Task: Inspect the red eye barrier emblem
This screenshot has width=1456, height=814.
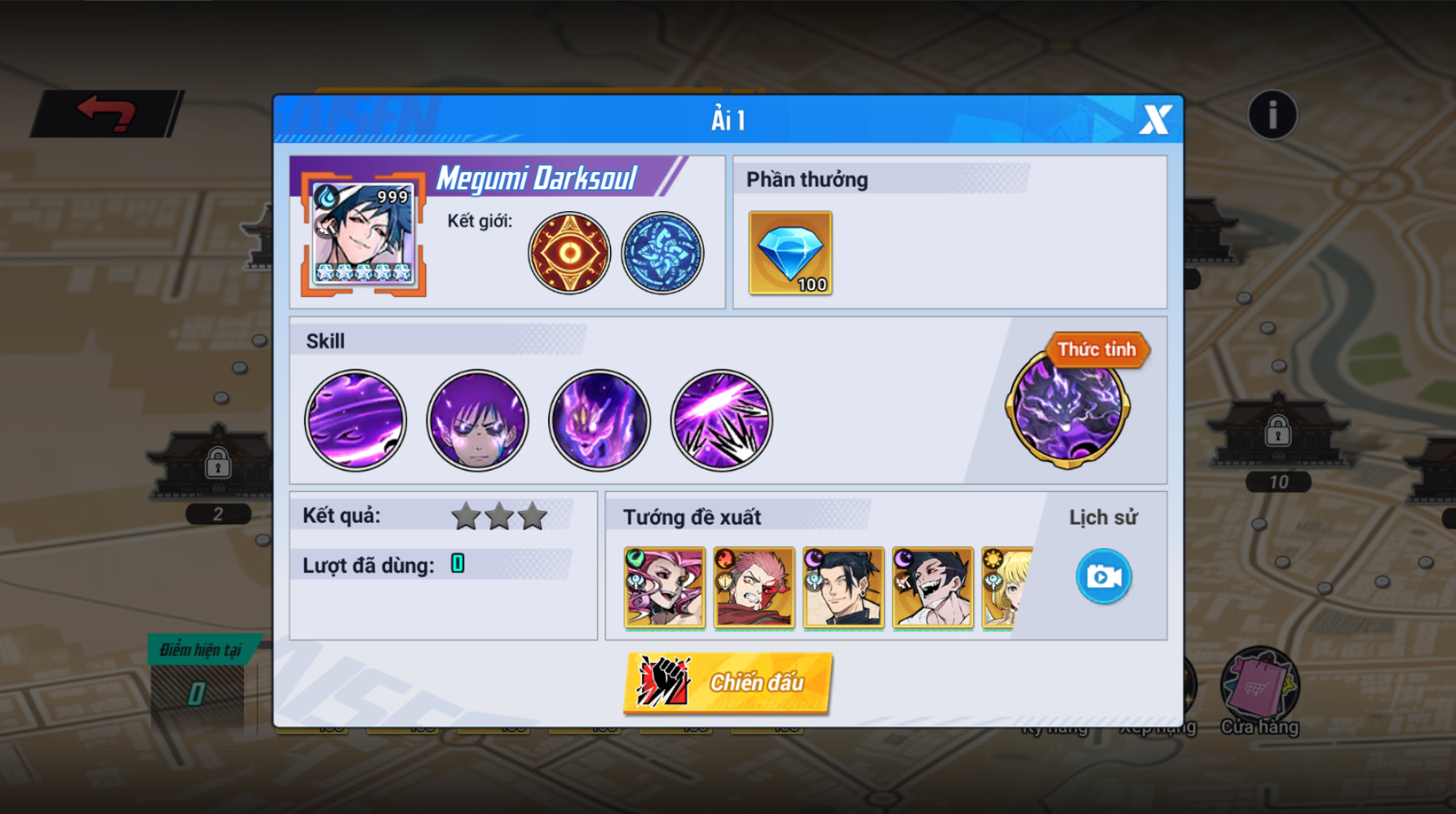Action: click(569, 253)
